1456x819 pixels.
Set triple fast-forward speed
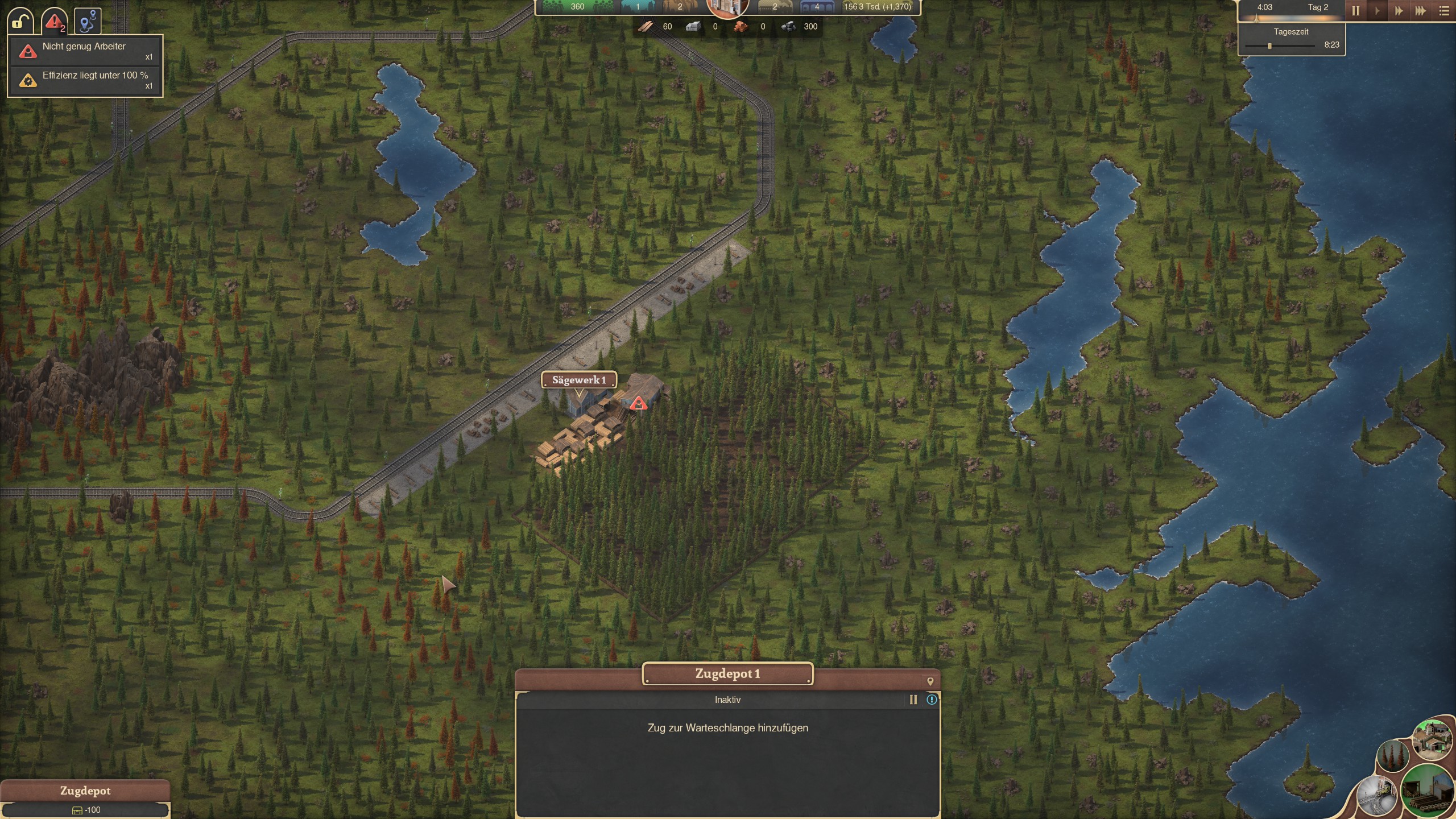point(1420,11)
